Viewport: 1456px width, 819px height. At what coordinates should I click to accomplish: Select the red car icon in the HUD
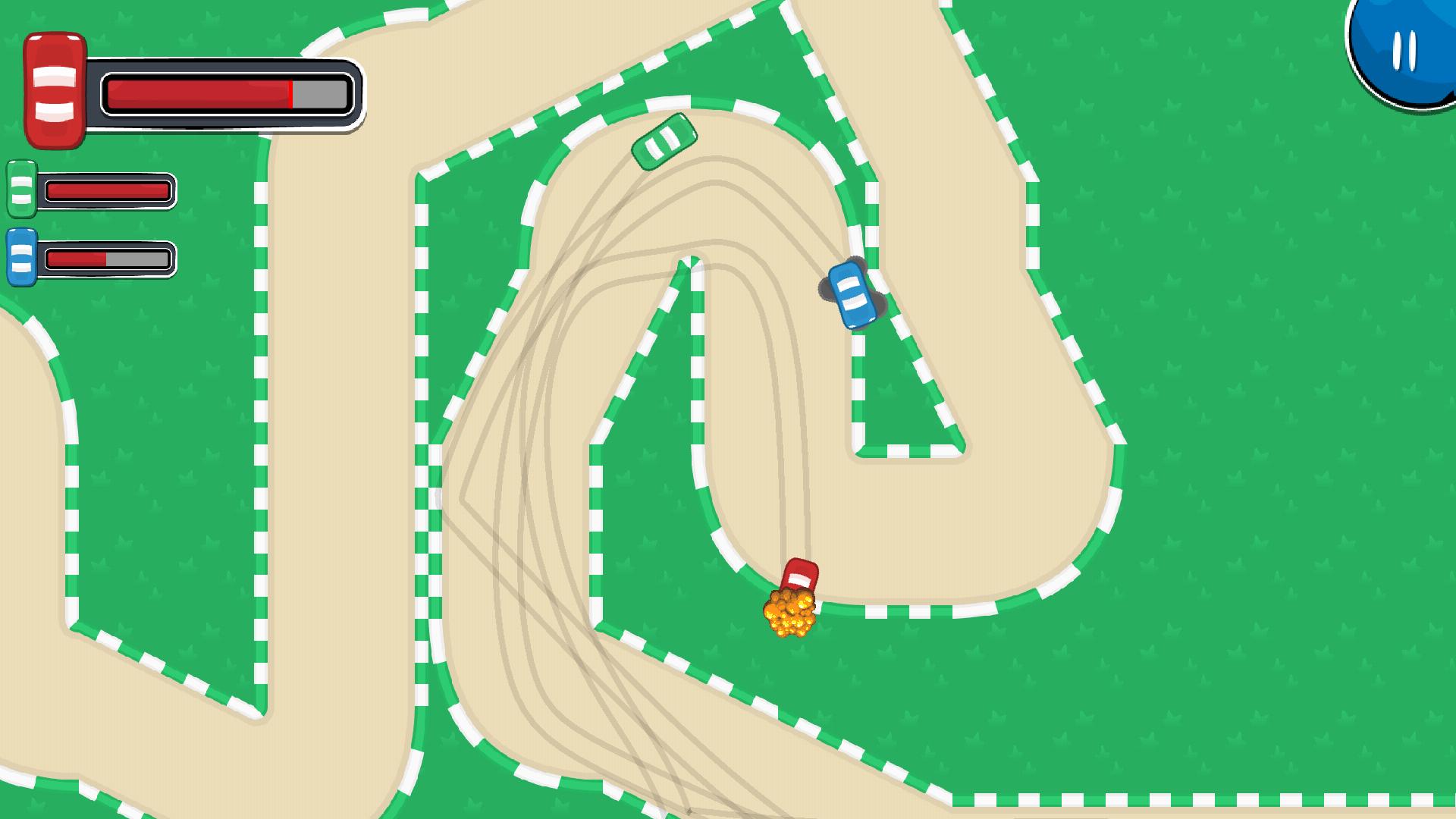pyautogui.click(x=53, y=87)
